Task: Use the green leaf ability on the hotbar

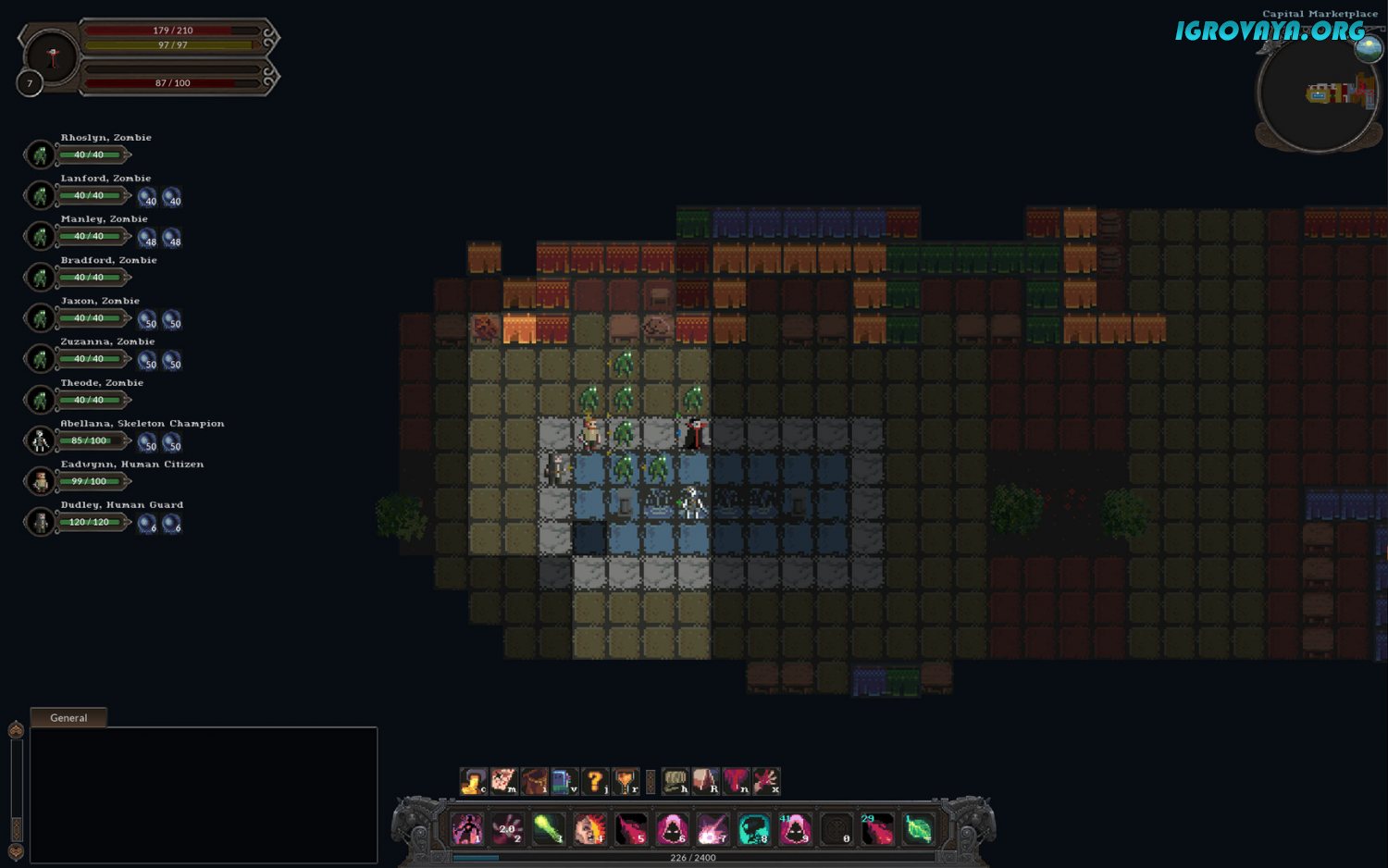Action: pyautogui.click(x=918, y=829)
